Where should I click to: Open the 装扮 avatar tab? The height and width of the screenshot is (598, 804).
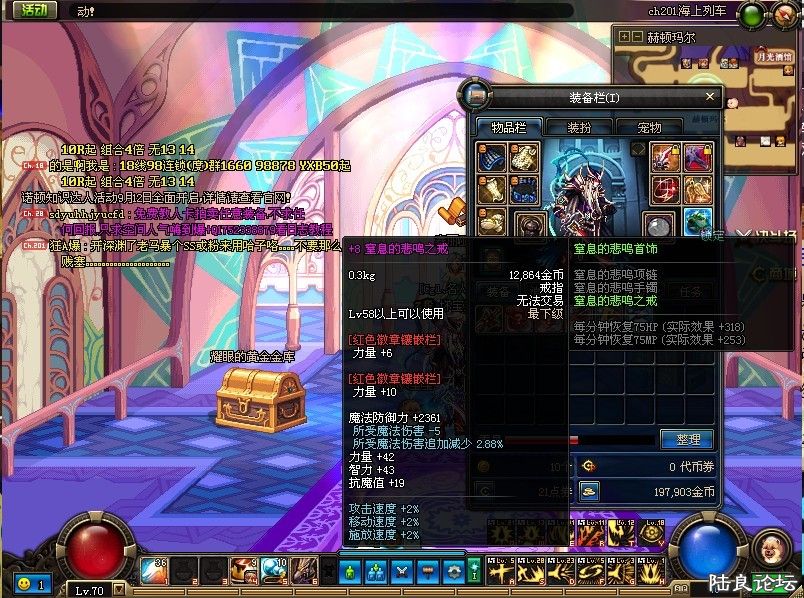tap(579, 127)
